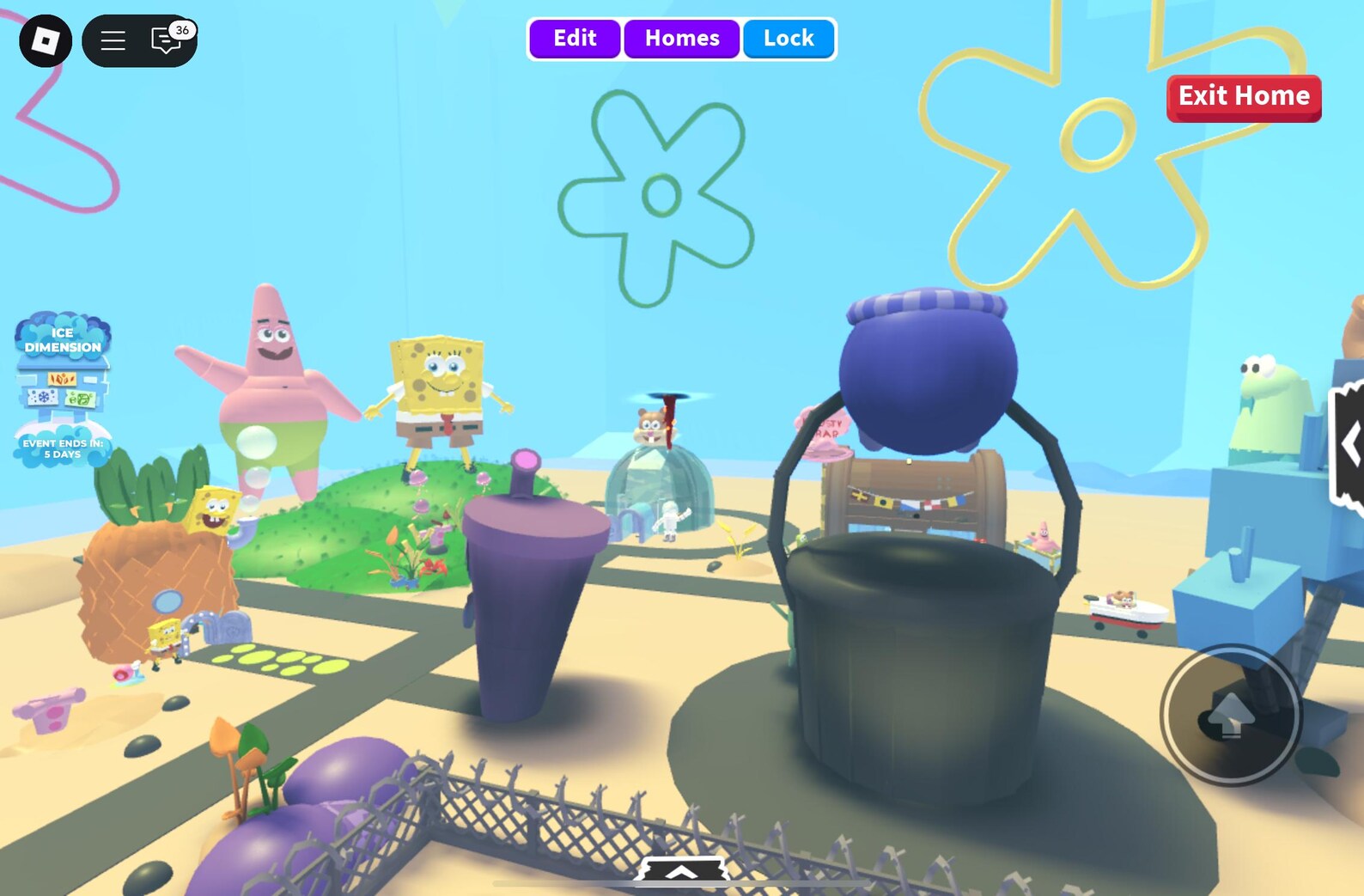Click the Exit Home button
Image resolution: width=1364 pixels, height=896 pixels.
point(1243,96)
